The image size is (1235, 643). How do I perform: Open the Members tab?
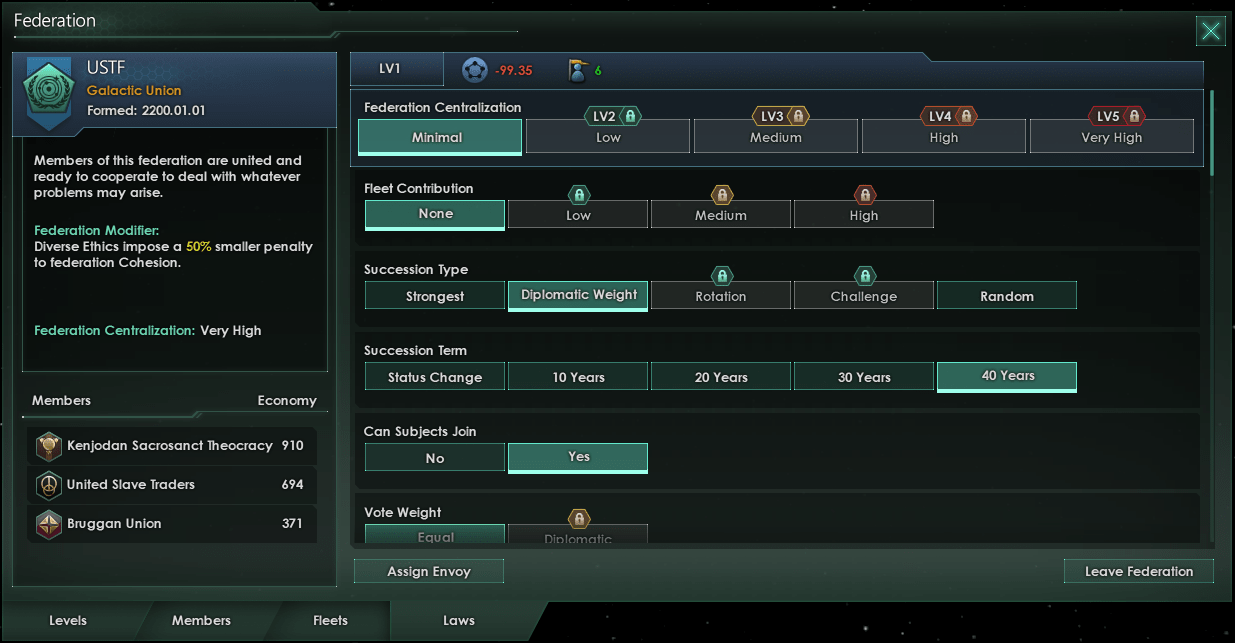(x=201, y=620)
